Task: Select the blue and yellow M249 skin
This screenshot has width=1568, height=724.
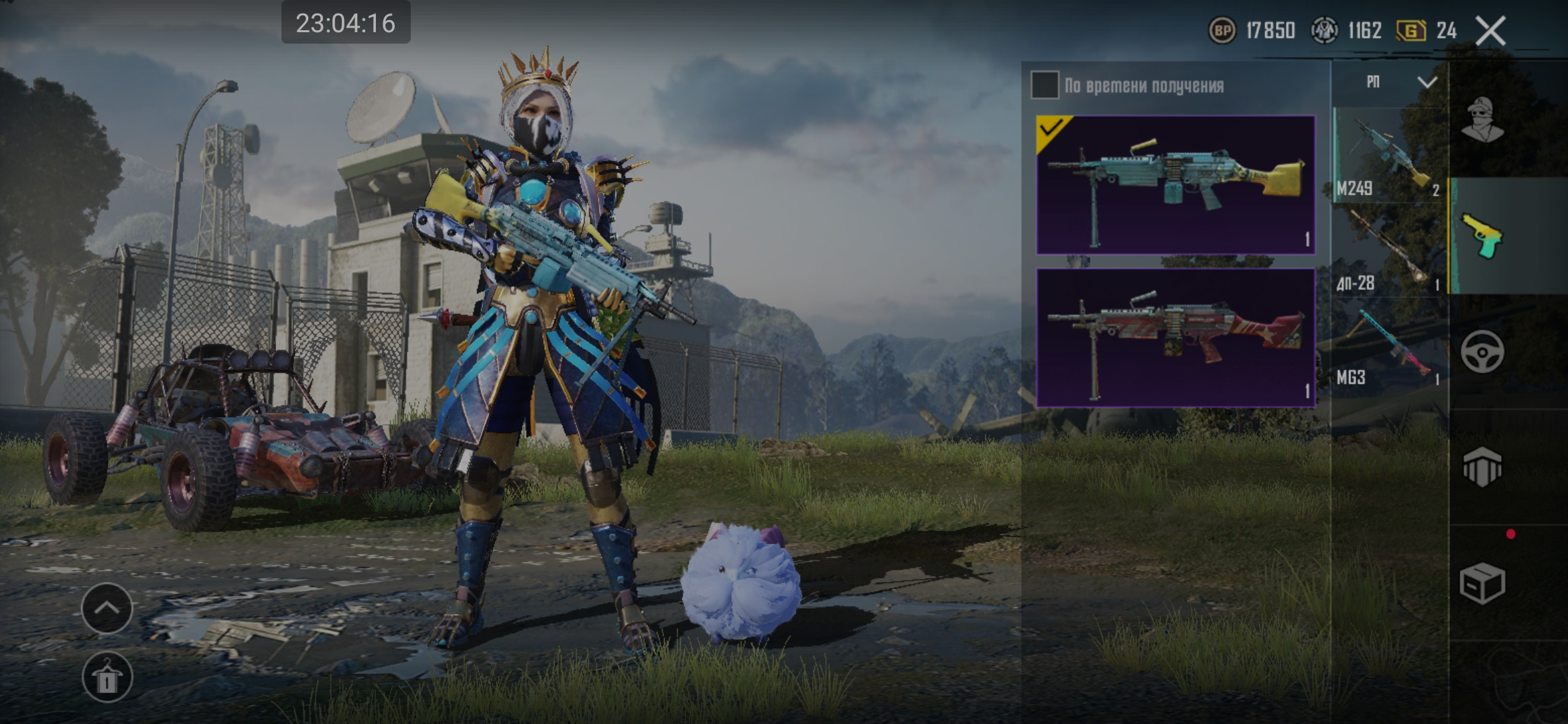Action: (x=1175, y=185)
